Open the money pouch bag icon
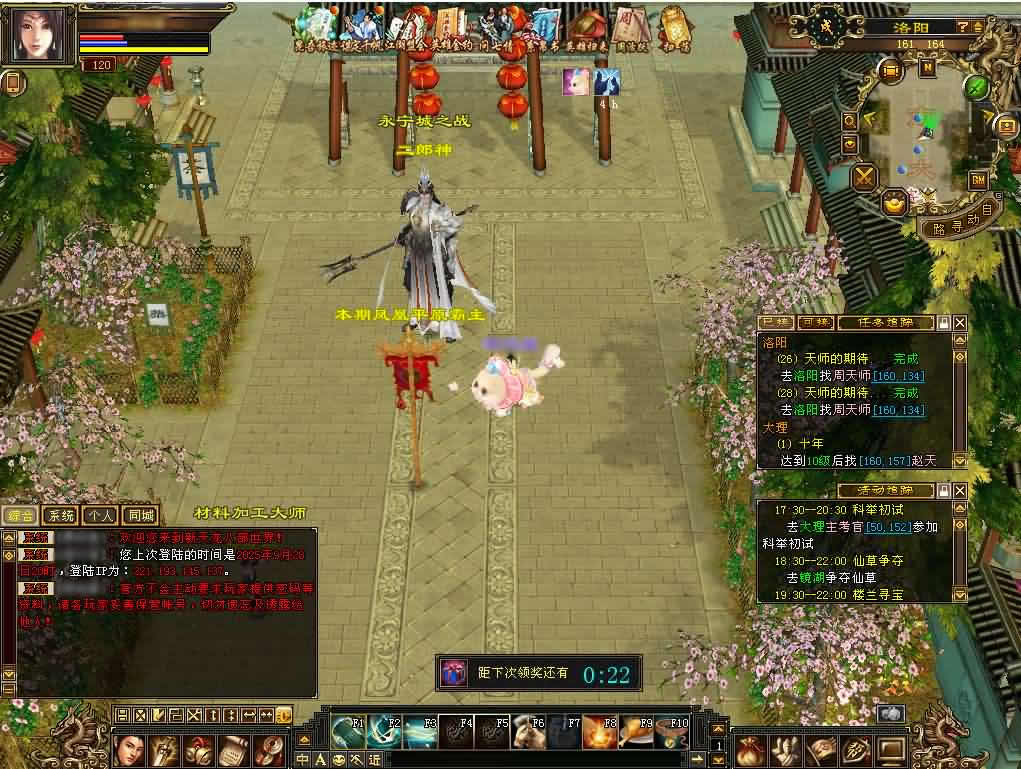The height and width of the screenshot is (769, 1021). pyautogui.click(x=750, y=749)
